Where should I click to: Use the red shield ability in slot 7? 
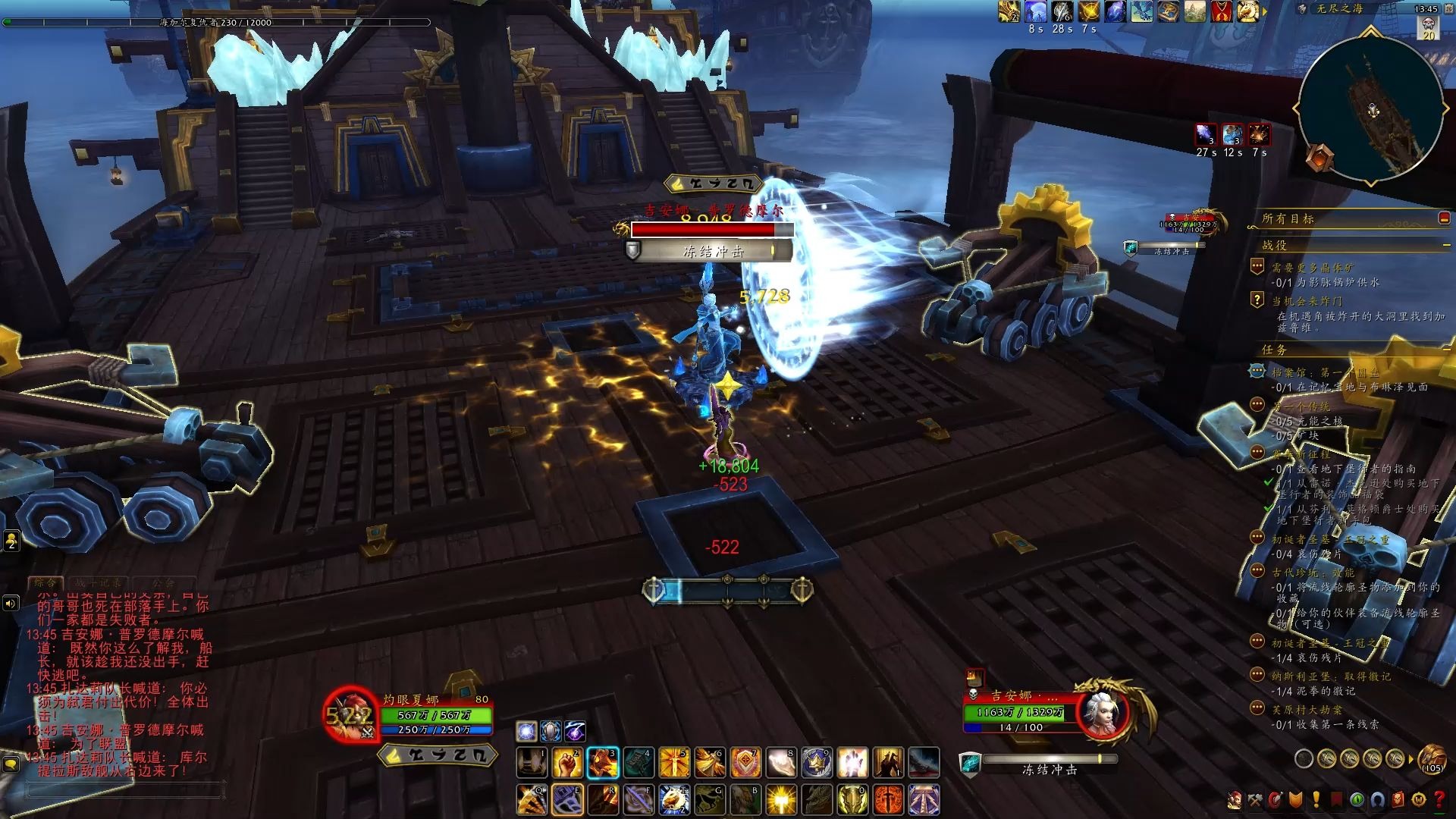point(745,763)
